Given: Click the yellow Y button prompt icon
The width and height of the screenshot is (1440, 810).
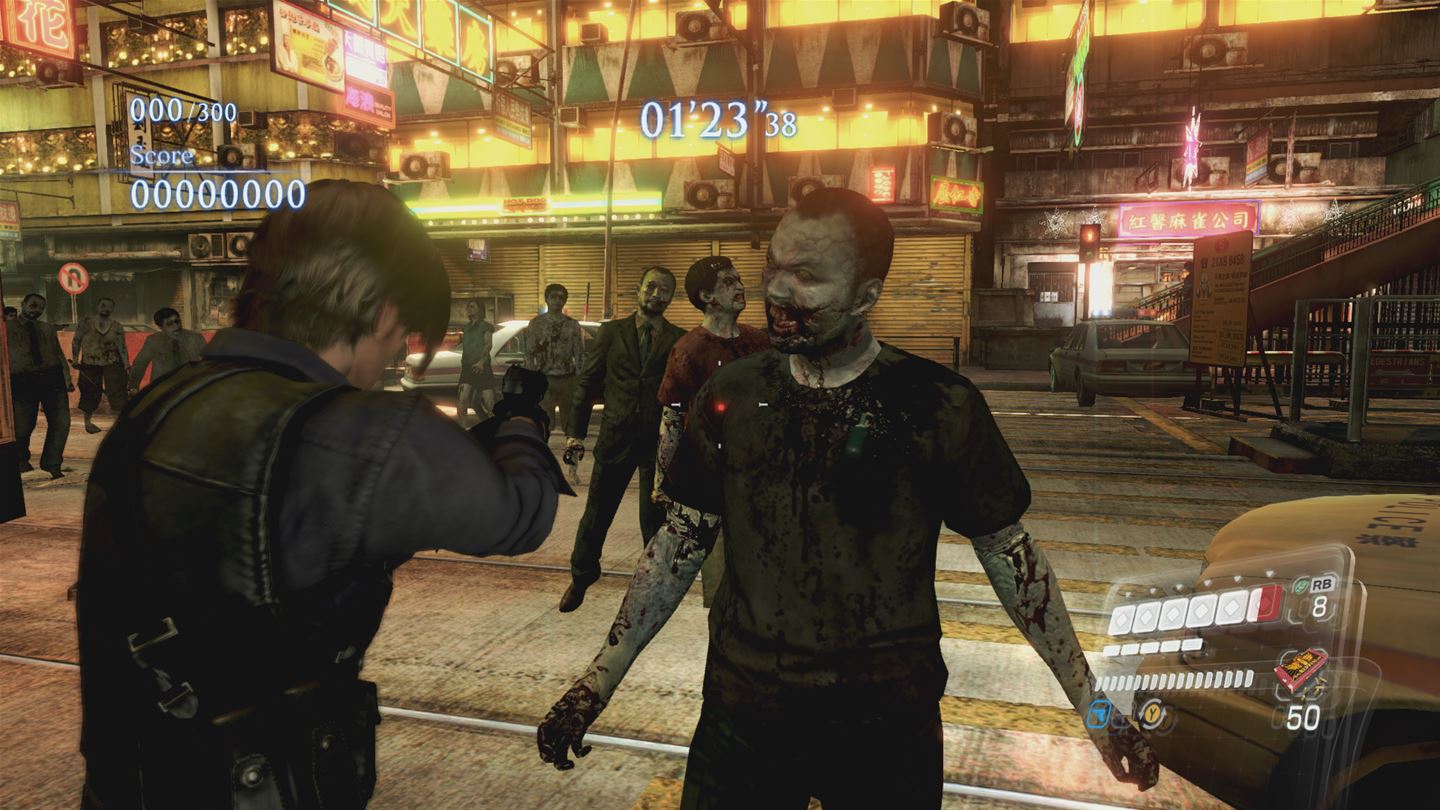Looking at the screenshot, I should pos(1153,715).
